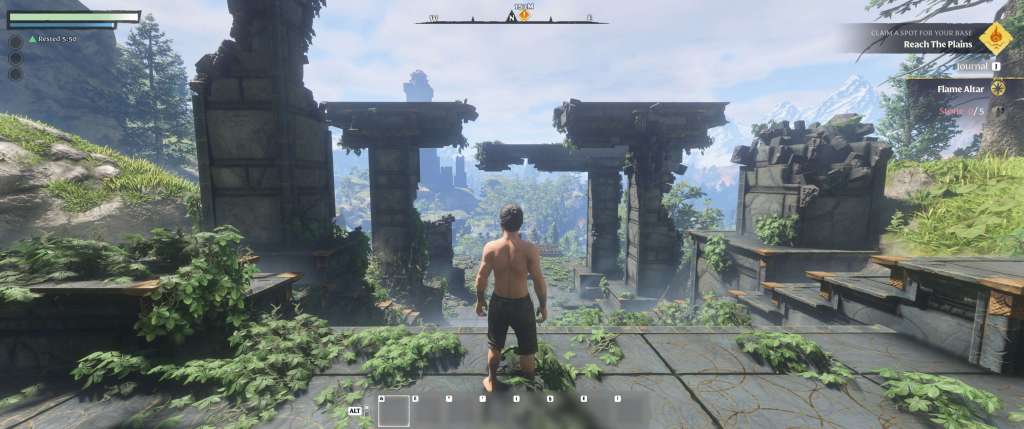Click the green Rested buff icon
The height and width of the screenshot is (429, 1024).
33,39
